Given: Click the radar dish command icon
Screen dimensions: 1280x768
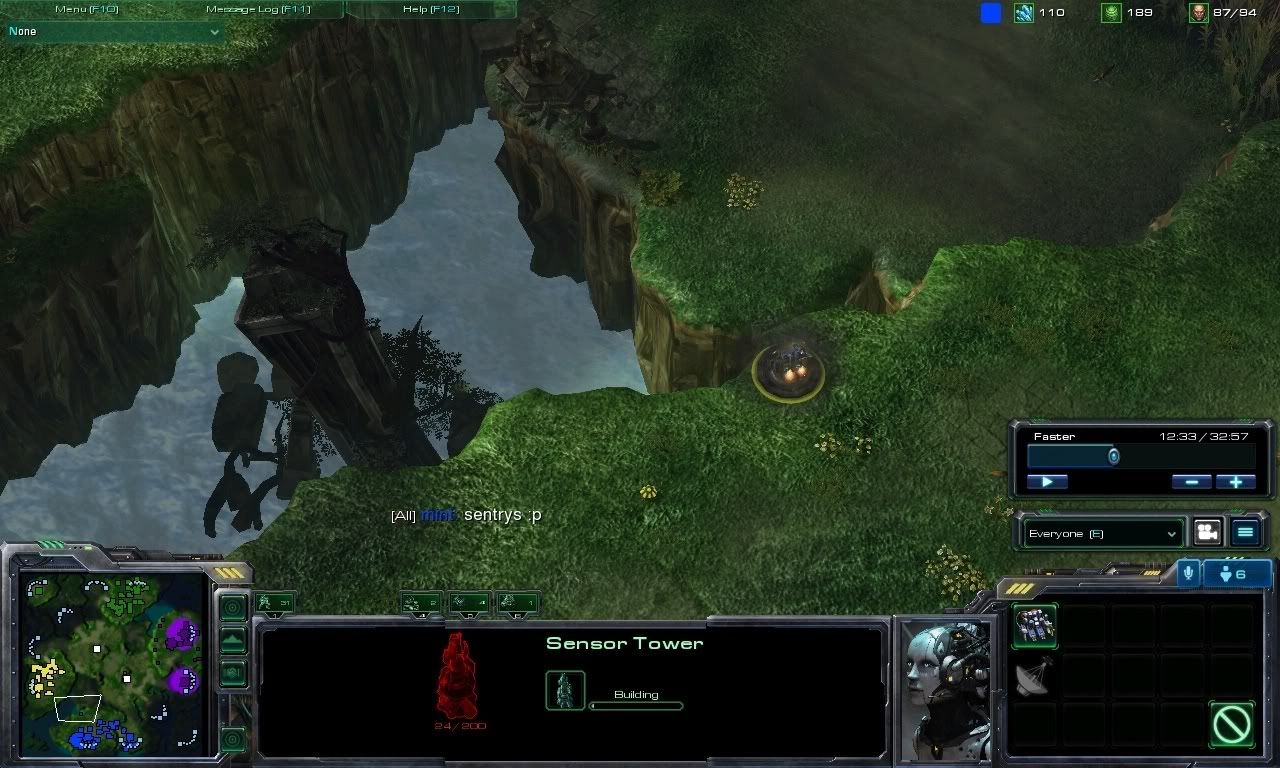Looking at the screenshot, I should (x=1034, y=678).
